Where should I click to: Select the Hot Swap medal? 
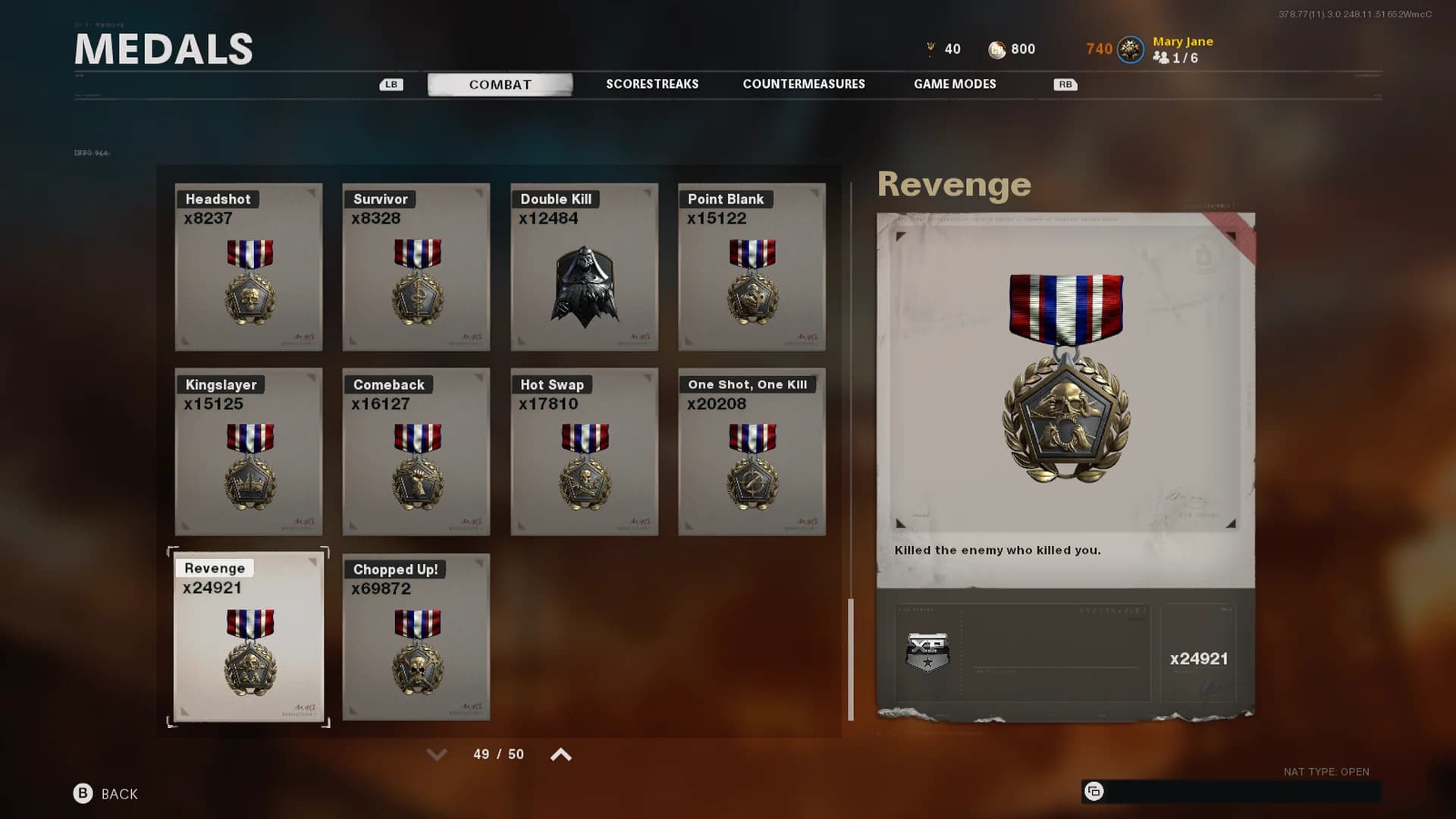point(584,452)
